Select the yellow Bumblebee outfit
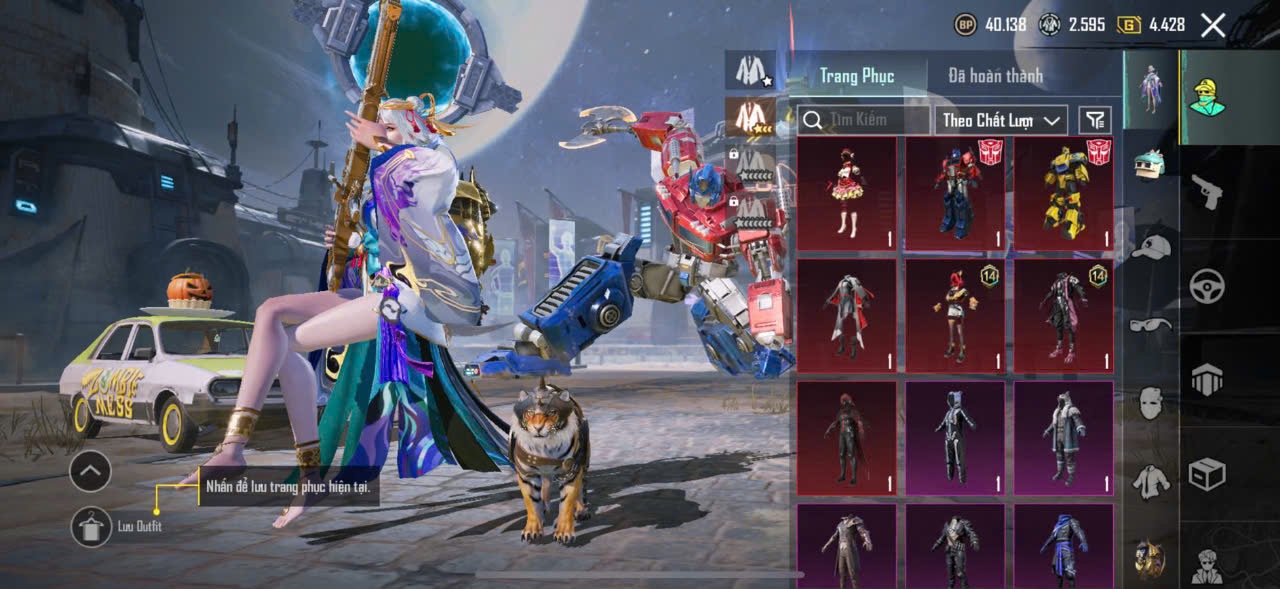This screenshot has width=1280, height=589. click(x=1063, y=193)
